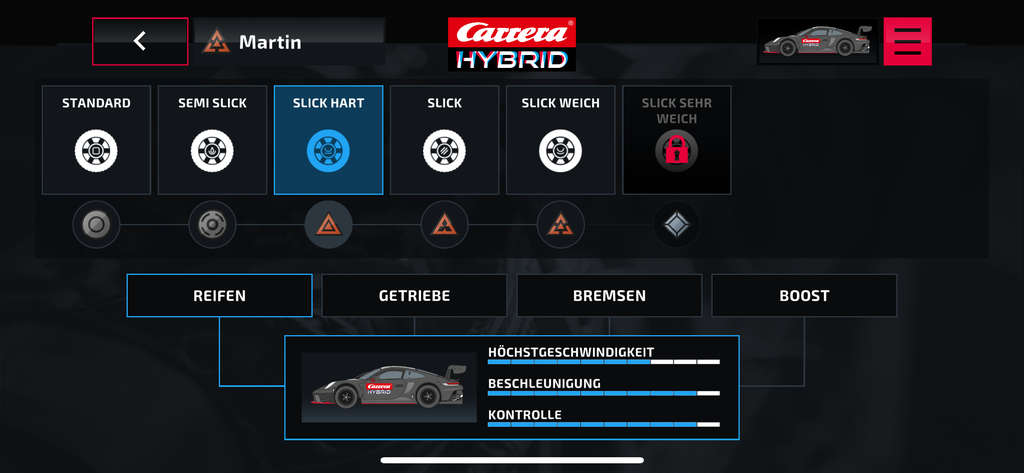Select the Slick Weich tires
Image resolution: width=1024 pixels, height=473 pixels.
(560, 139)
